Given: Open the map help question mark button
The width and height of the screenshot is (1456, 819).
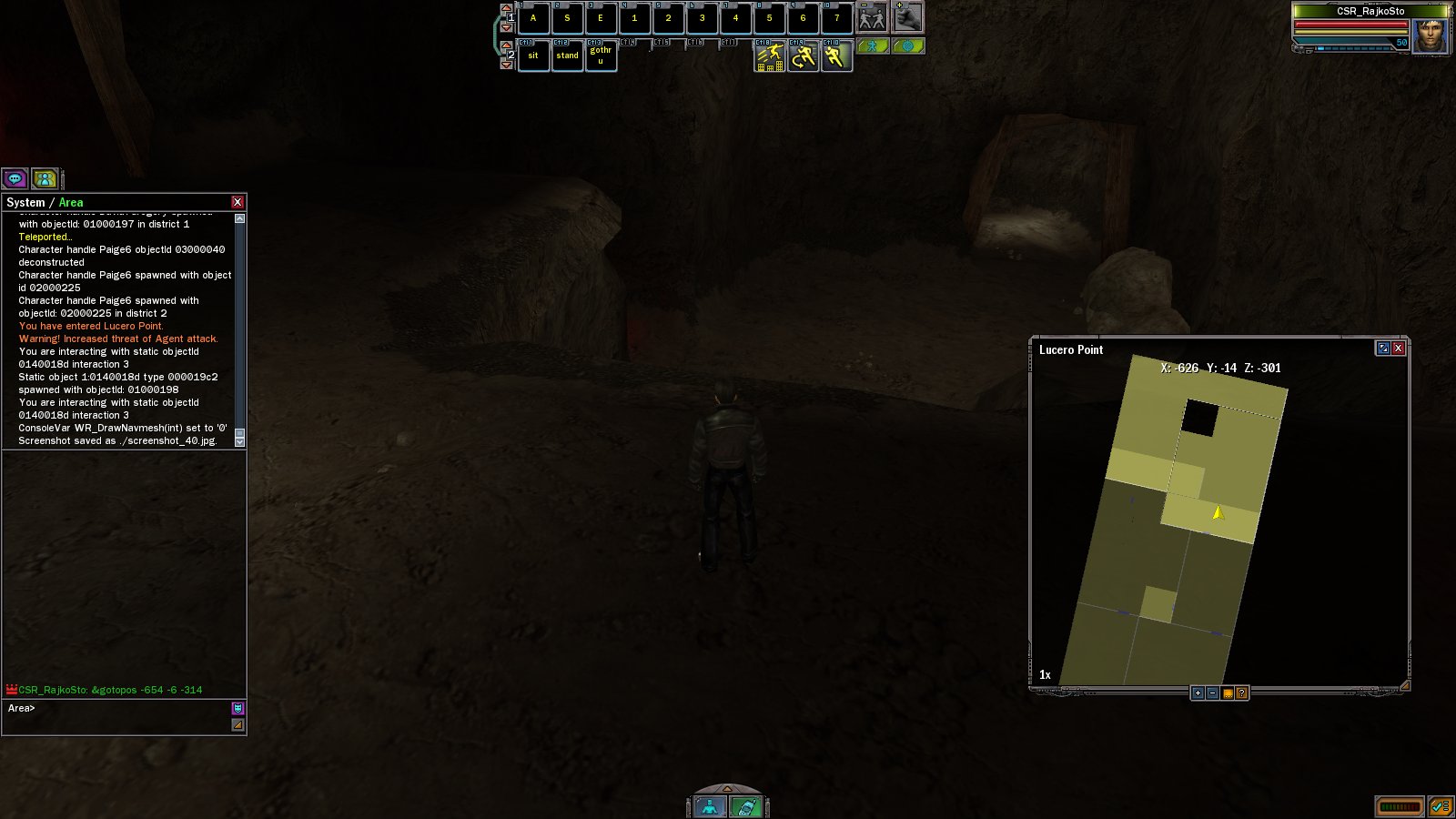Looking at the screenshot, I should [x=1241, y=693].
